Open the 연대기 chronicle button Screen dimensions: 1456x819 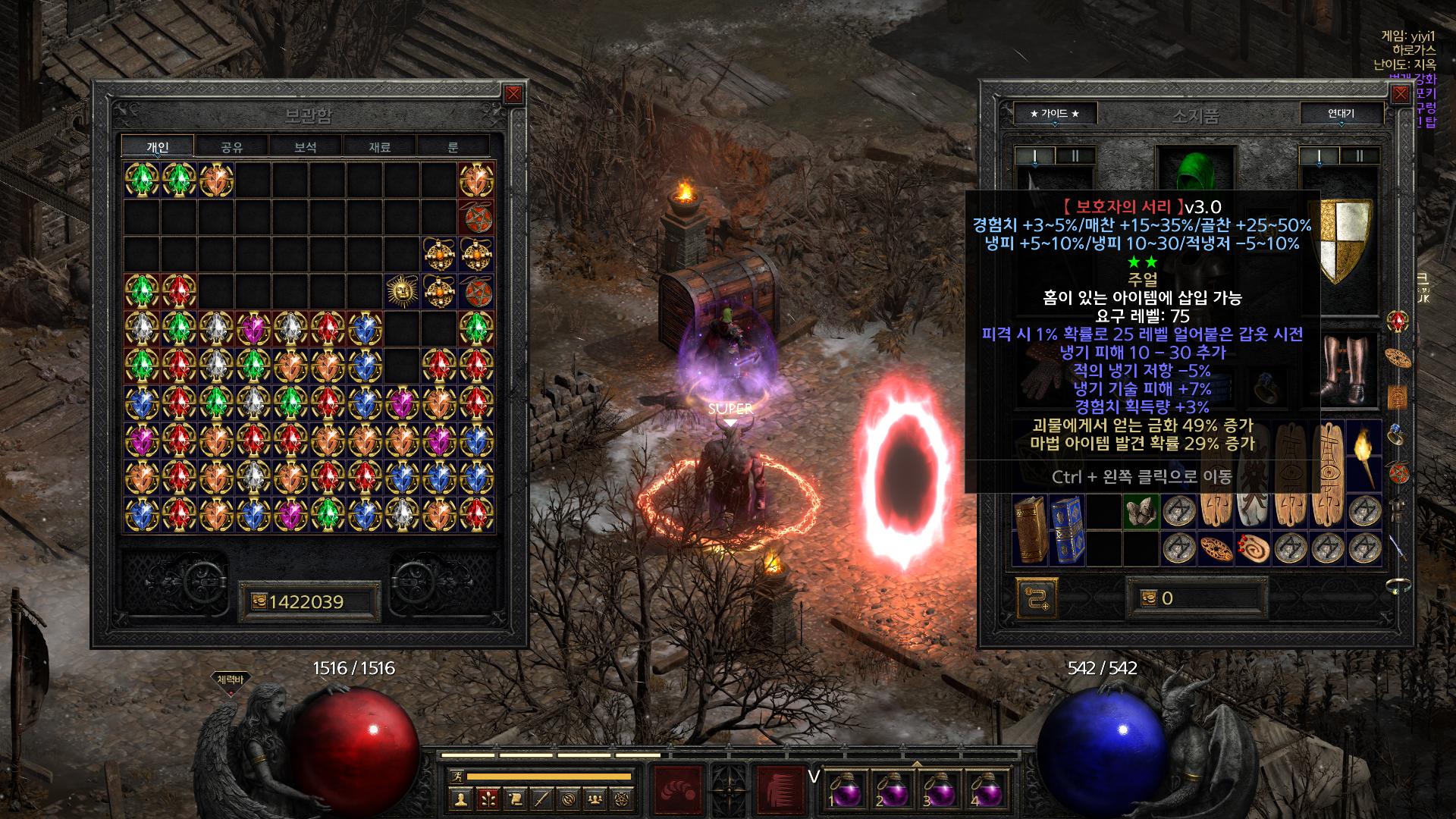pyautogui.click(x=1341, y=114)
